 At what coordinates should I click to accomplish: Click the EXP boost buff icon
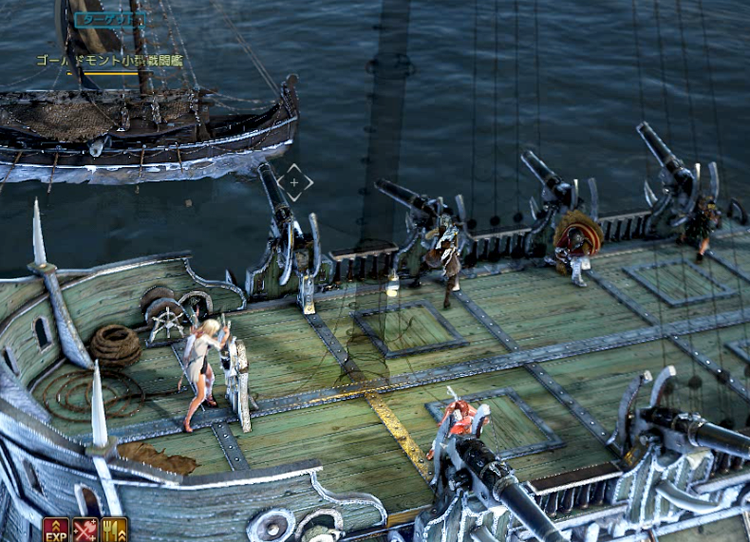(x=56, y=530)
